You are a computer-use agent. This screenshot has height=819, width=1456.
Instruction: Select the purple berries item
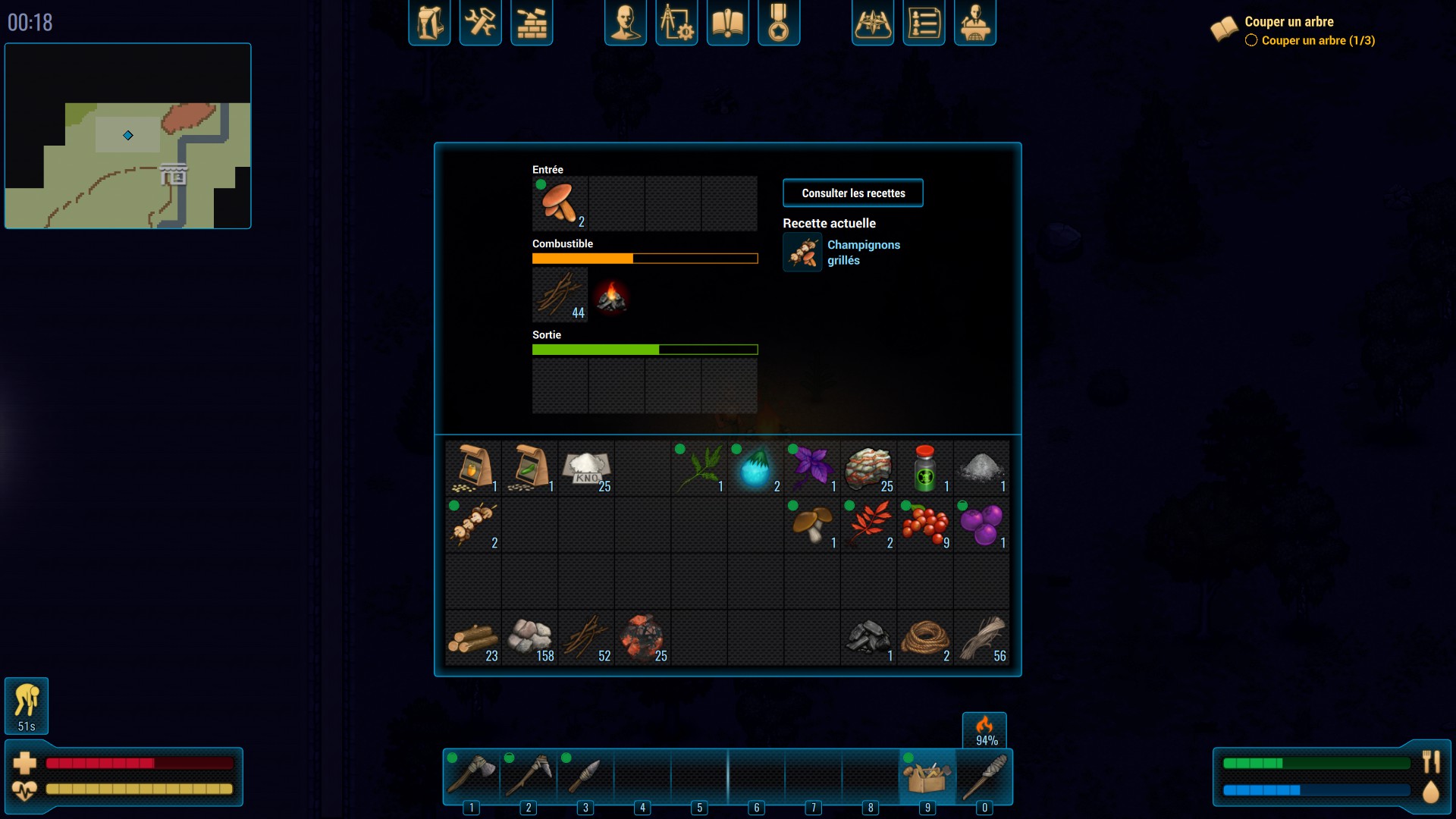pyautogui.click(x=981, y=525)
